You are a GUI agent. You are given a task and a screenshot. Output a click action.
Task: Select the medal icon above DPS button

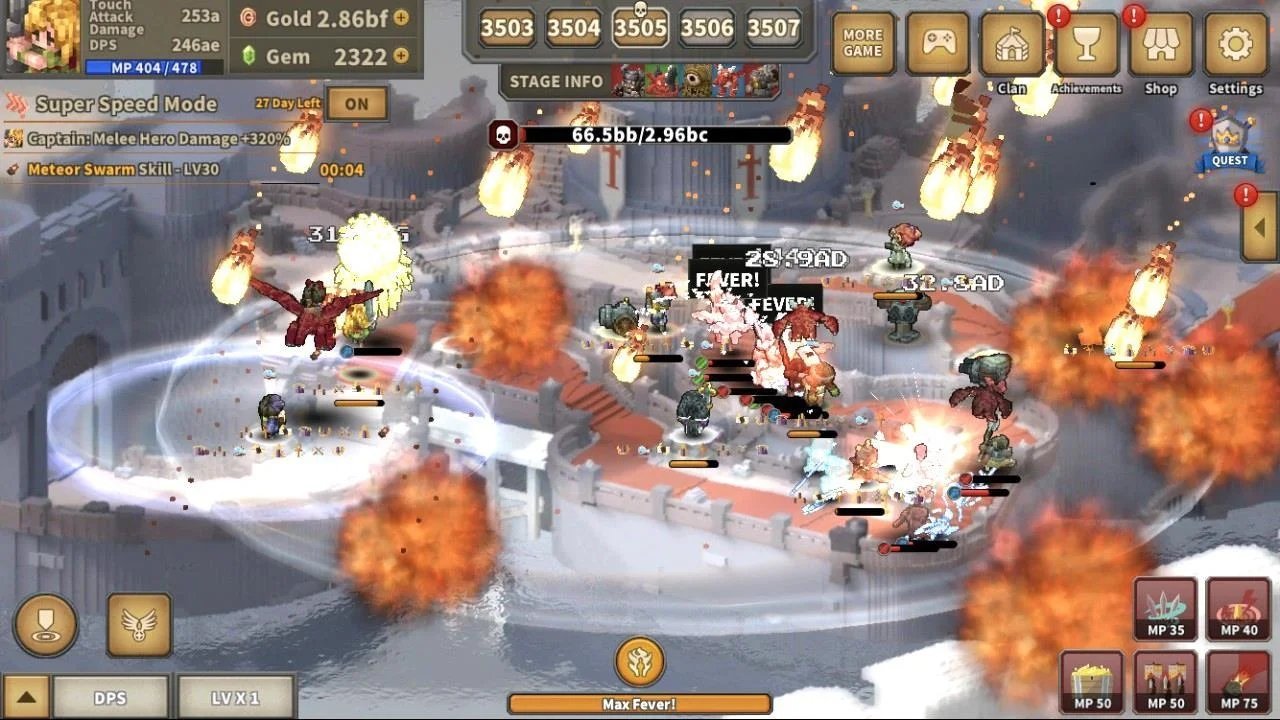click(x=46, y=624)
